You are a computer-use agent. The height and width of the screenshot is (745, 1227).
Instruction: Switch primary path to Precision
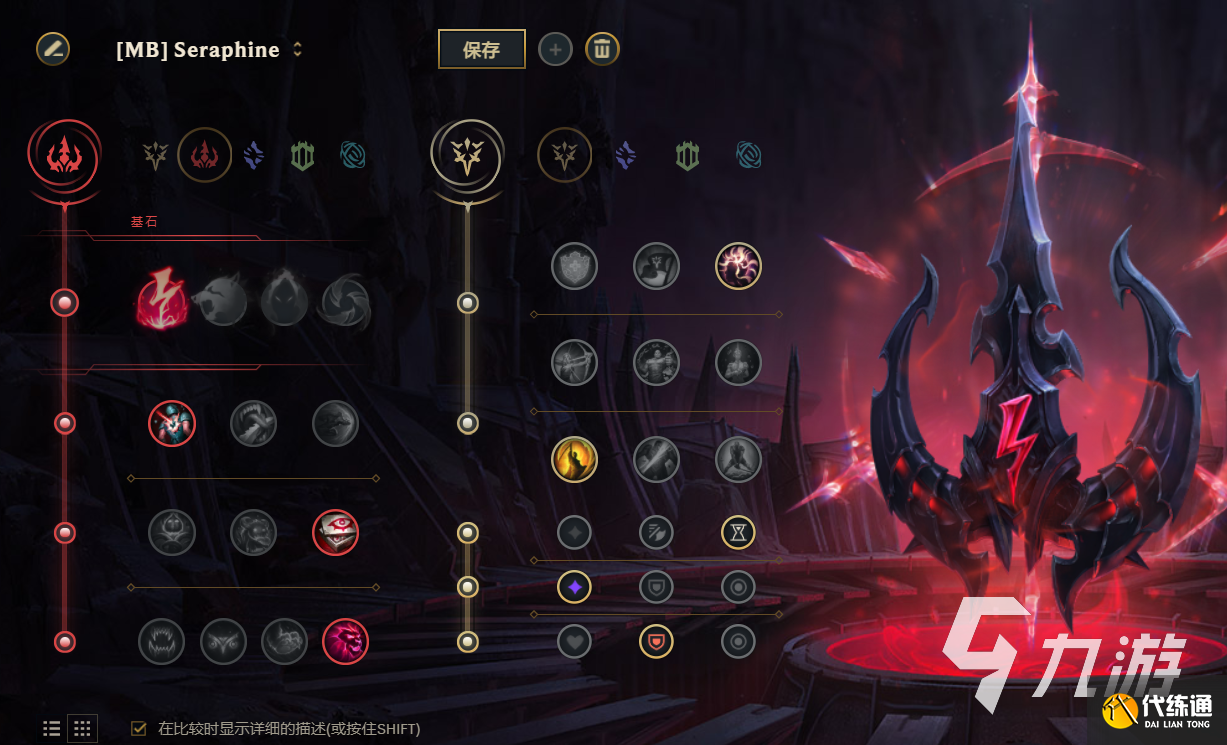[155, 155]
